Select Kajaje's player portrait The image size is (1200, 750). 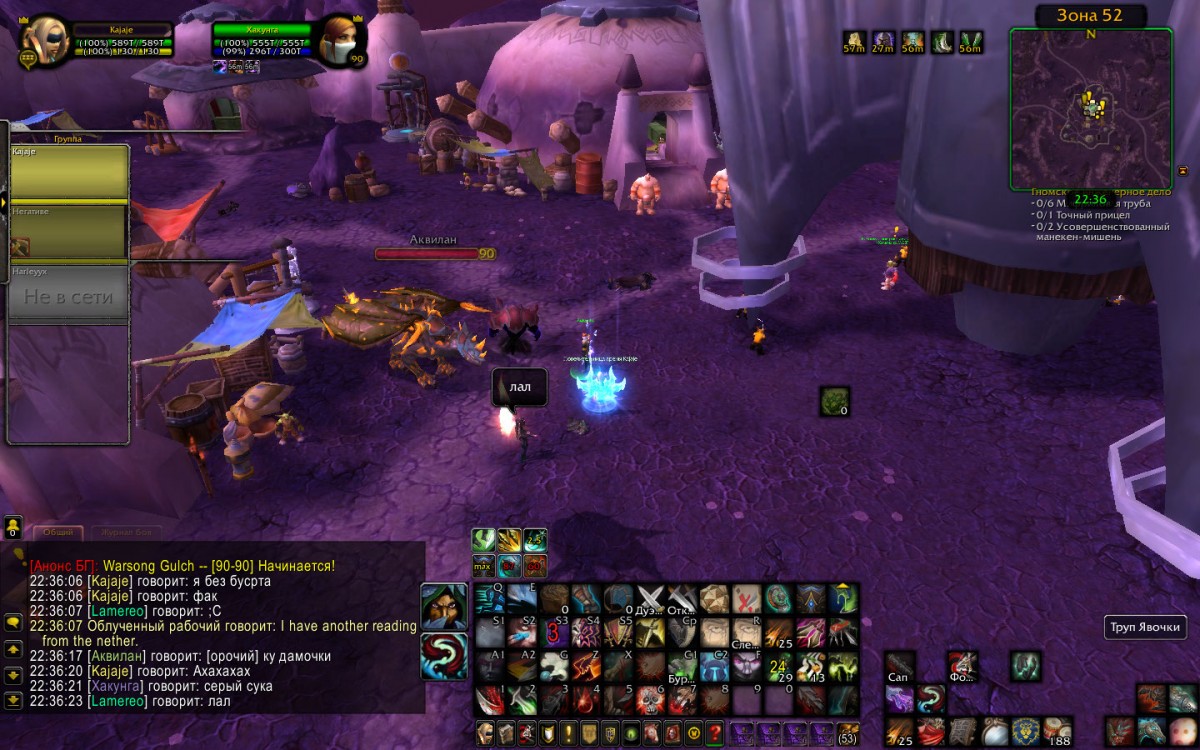(43, 40)
